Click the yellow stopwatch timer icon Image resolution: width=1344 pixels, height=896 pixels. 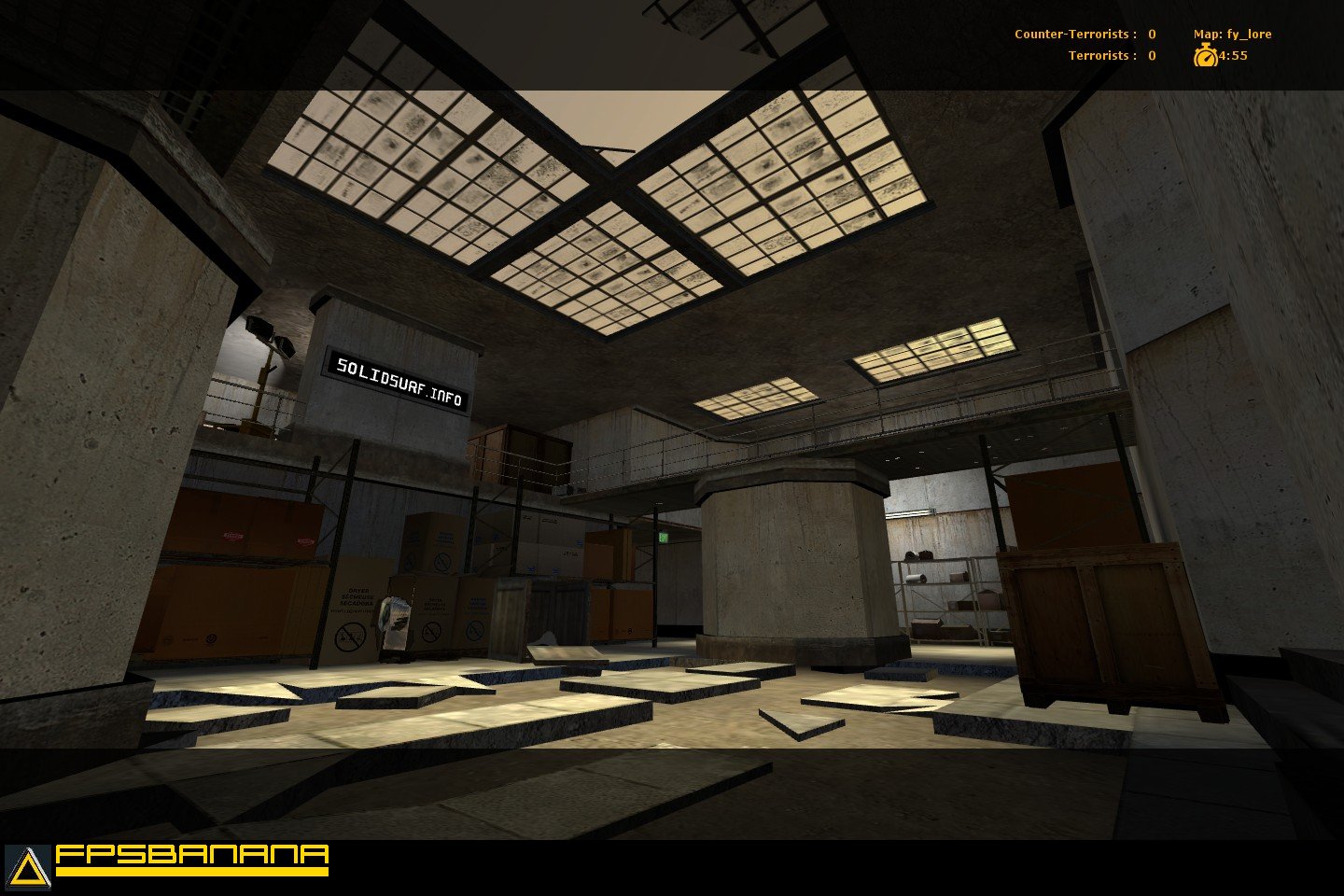(x=1207, y=56)
